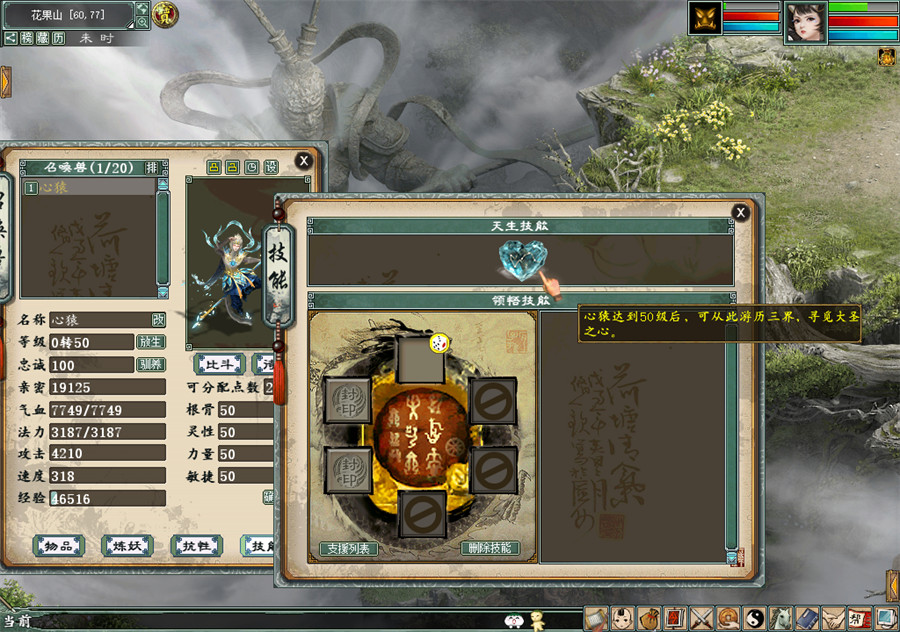Click the 删除技能 delete skill button
The height and width of the screenshot is (632, 900).
pos(491,549)
